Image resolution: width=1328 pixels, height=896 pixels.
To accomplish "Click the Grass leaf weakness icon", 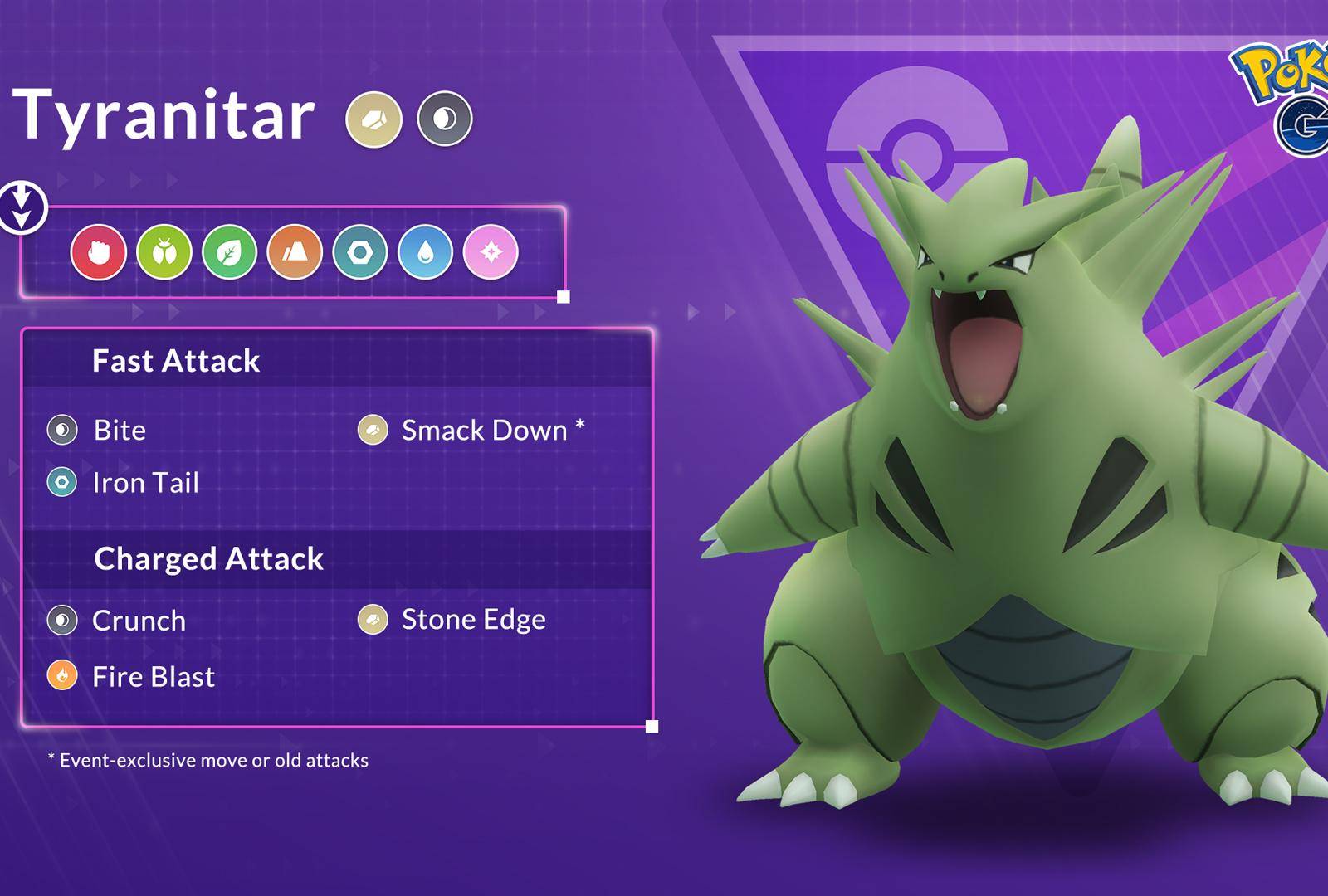I will pos(230,252).
